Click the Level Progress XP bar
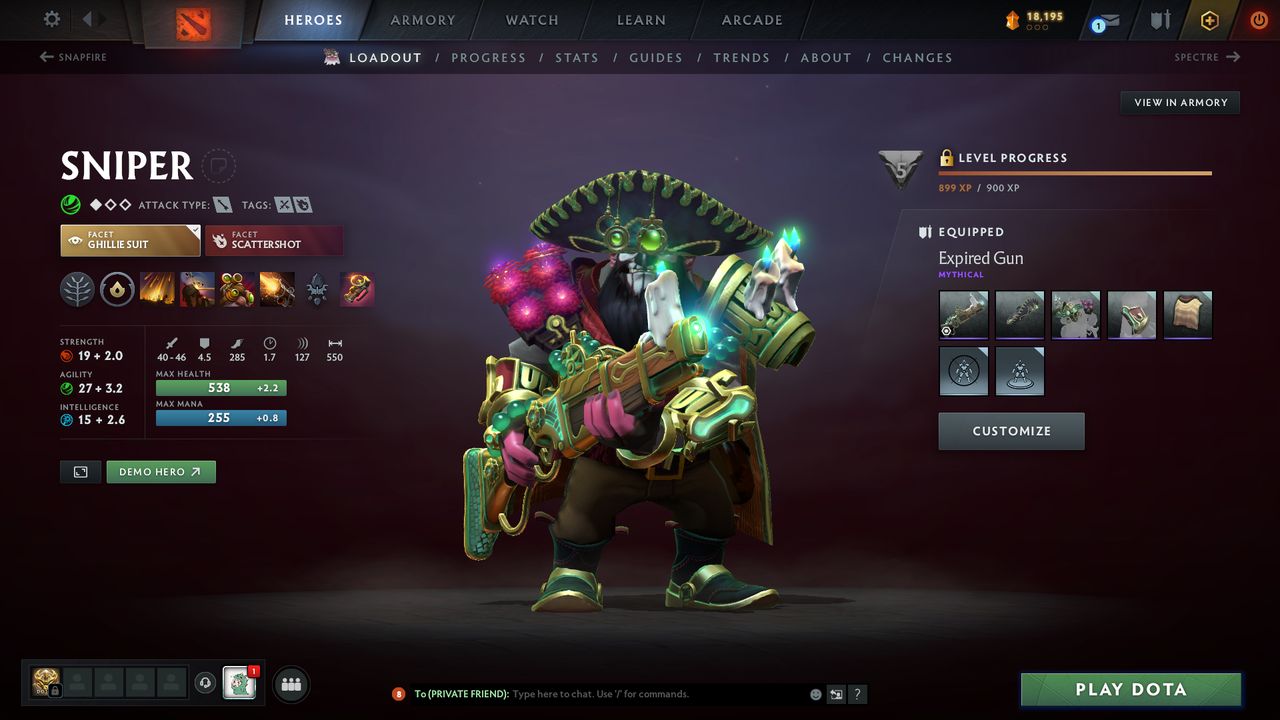Screen dimensions: 1280x720 click(x=1075, y=172)
